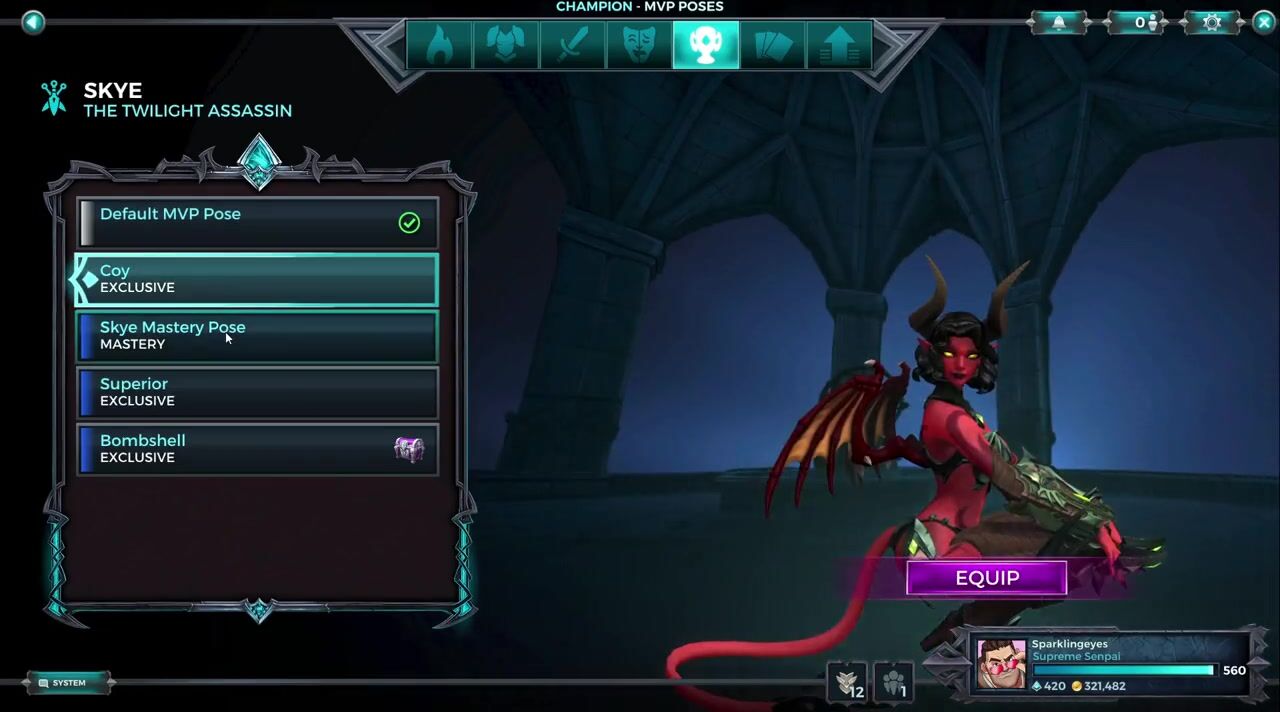This screenshot has height=712, width=1280.
Task: Choose the Coy exclusive pose
Action: pyautogui.click(x=257, y=279)
